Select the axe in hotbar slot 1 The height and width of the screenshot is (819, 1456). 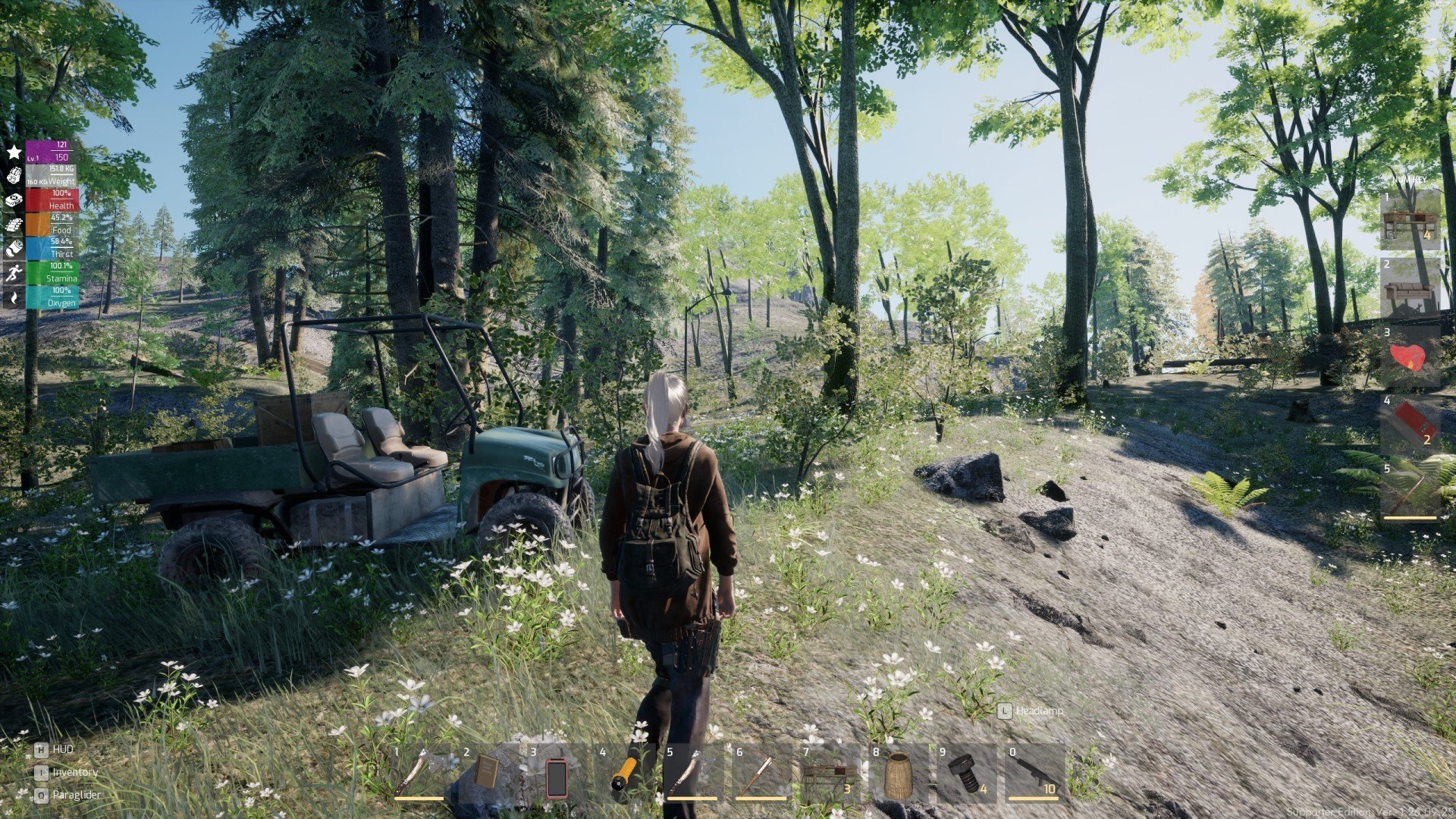pos(419,773)
